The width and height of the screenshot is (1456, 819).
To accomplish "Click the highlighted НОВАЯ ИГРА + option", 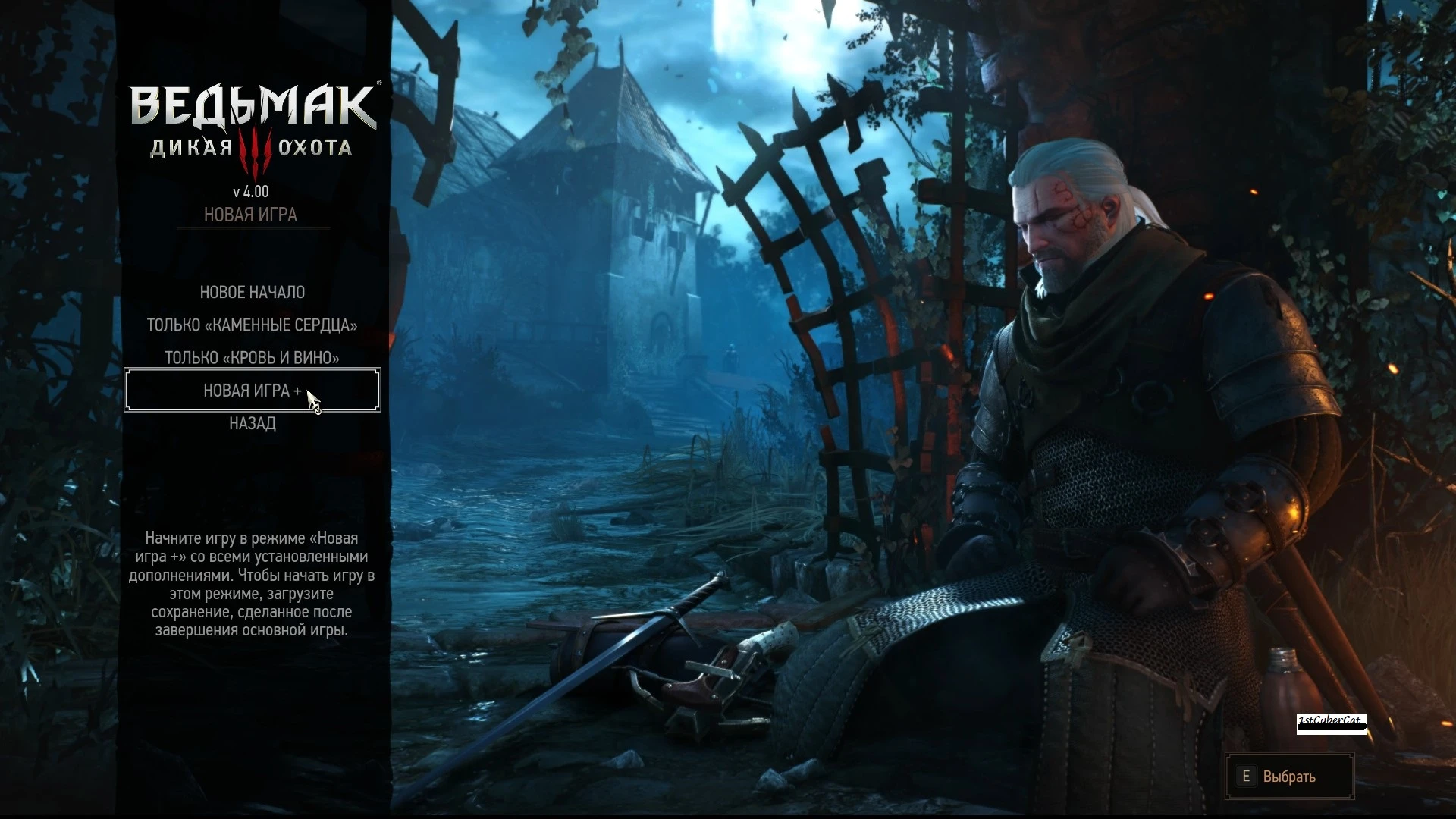I will coord(252,390).
